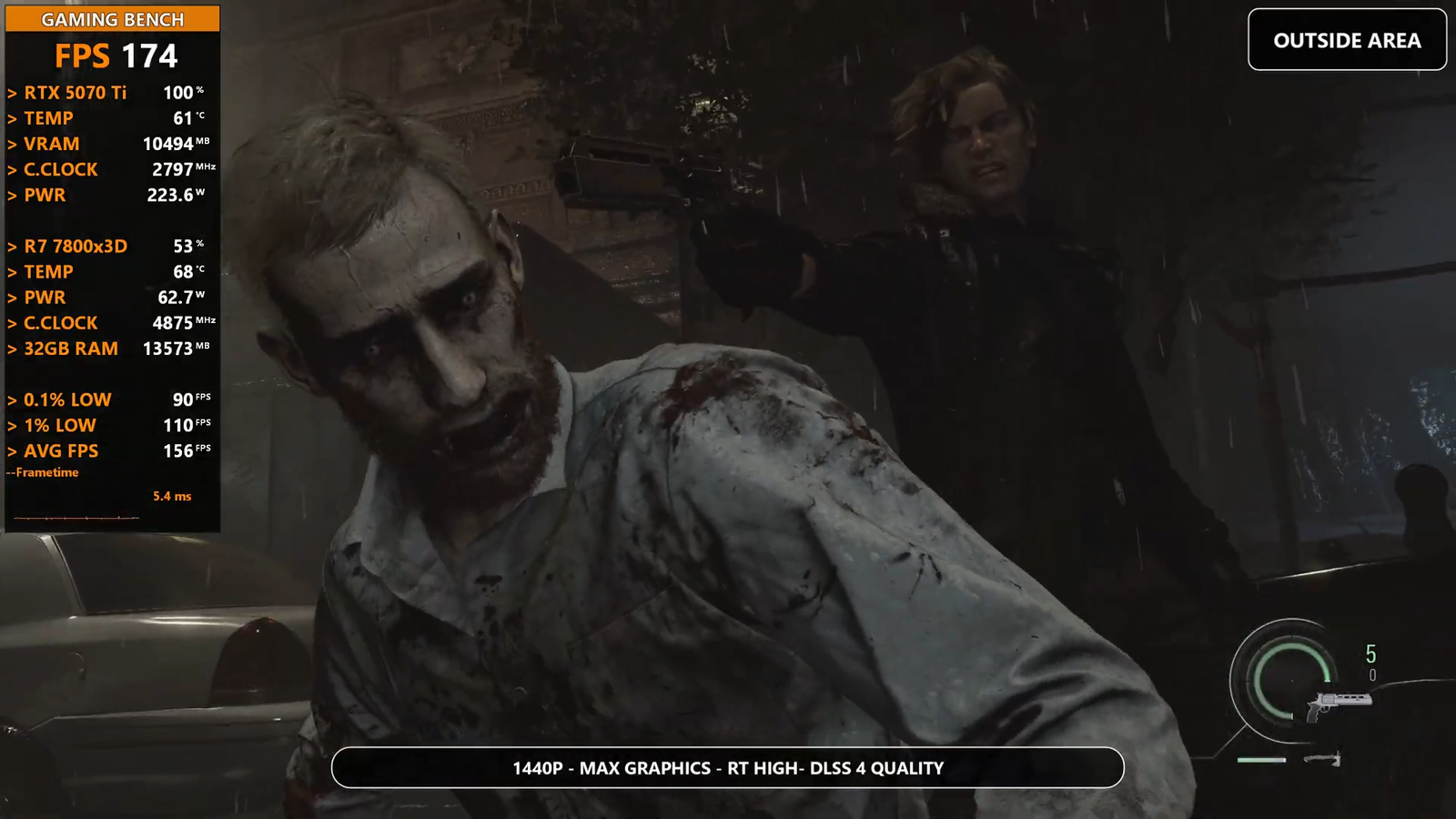Select the revolver weapon icon

(1337, 703)
